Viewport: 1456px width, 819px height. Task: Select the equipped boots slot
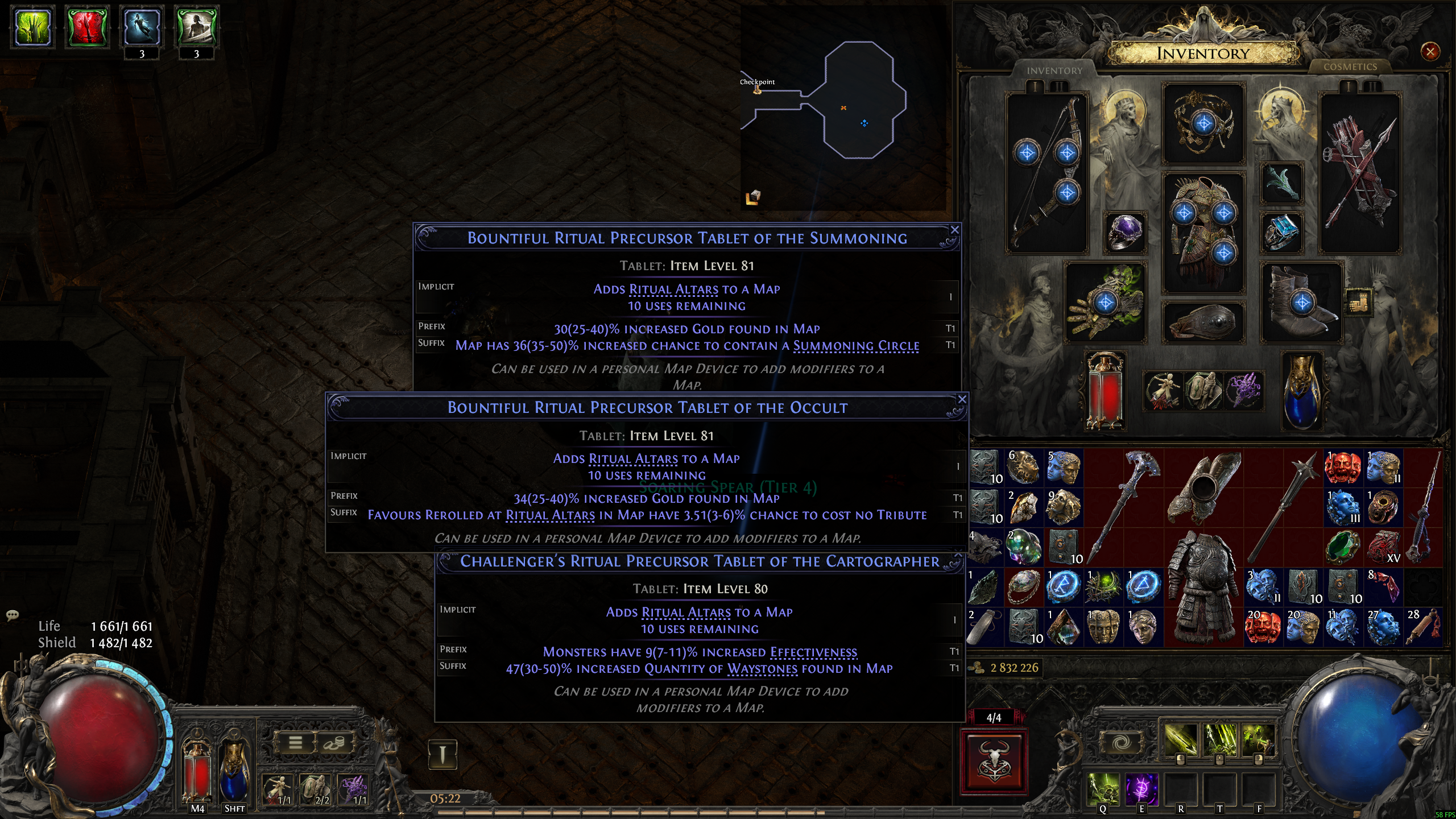[x=1301, y=303]
